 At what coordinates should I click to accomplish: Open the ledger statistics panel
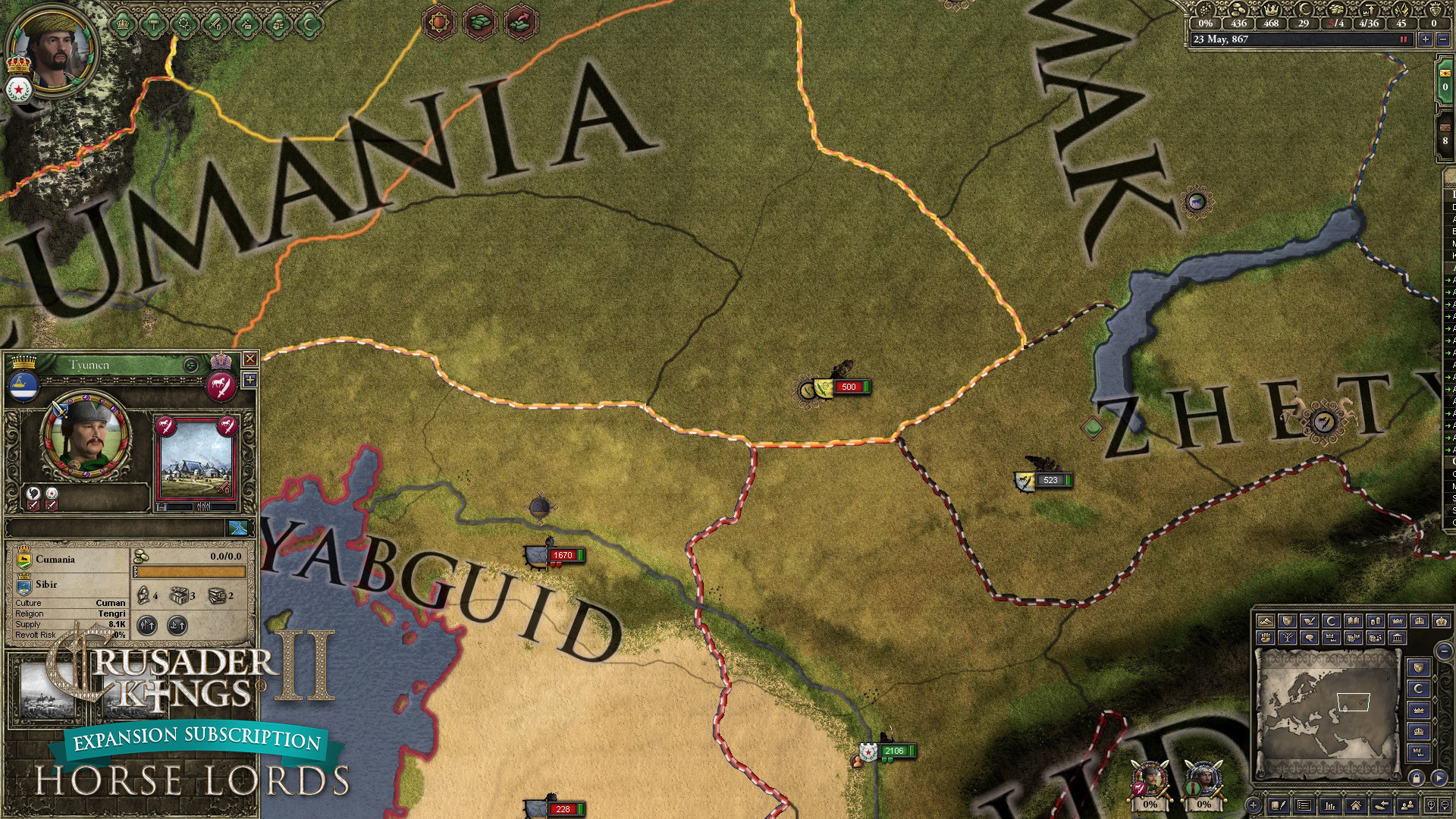pos(1329,805)
